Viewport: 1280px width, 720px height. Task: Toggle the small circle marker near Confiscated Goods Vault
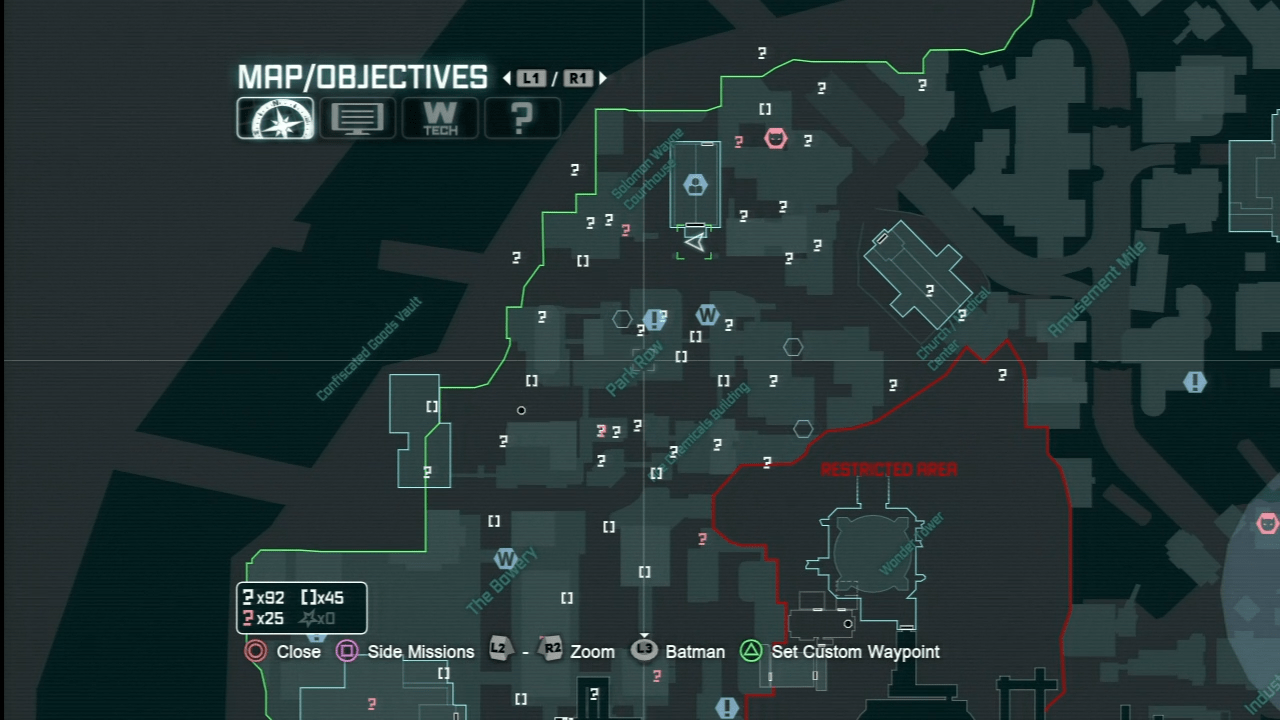click(521, 410)
